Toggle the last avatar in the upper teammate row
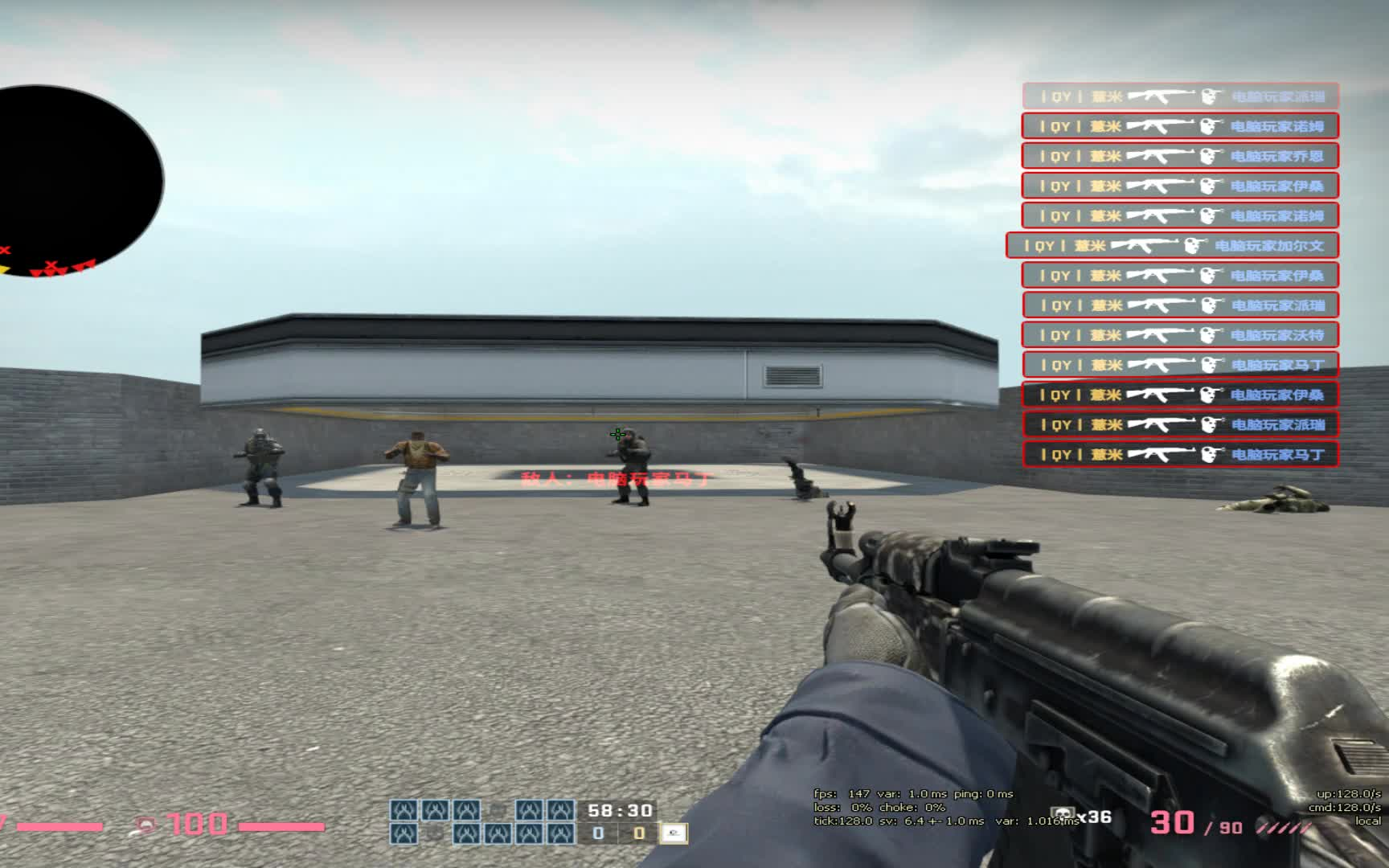 (x=559, y=810)
